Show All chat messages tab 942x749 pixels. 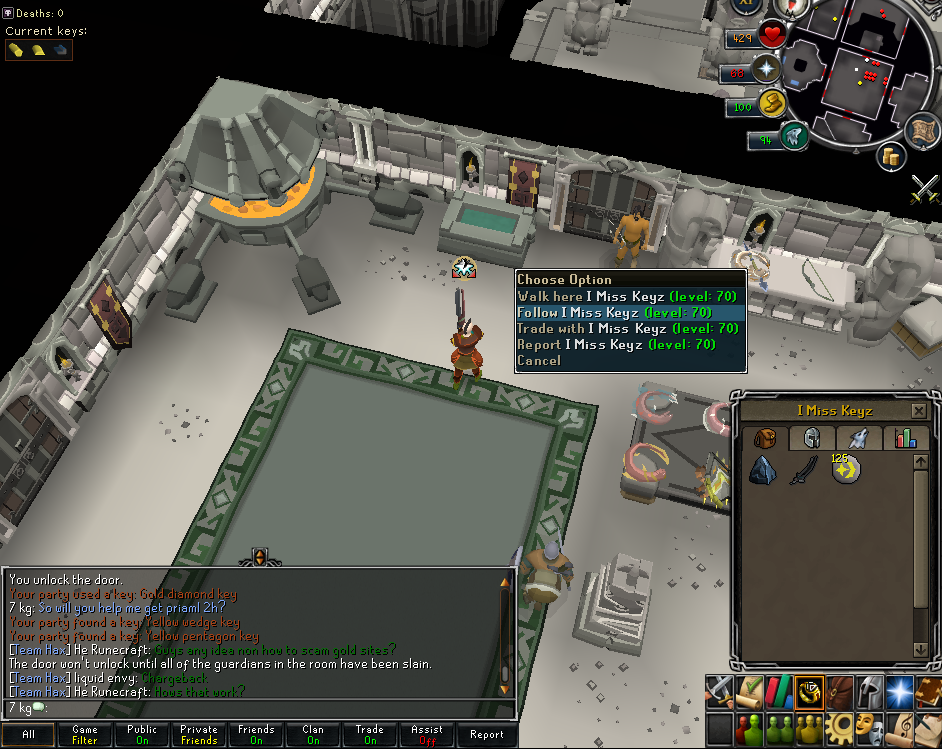tap(28, 735)
